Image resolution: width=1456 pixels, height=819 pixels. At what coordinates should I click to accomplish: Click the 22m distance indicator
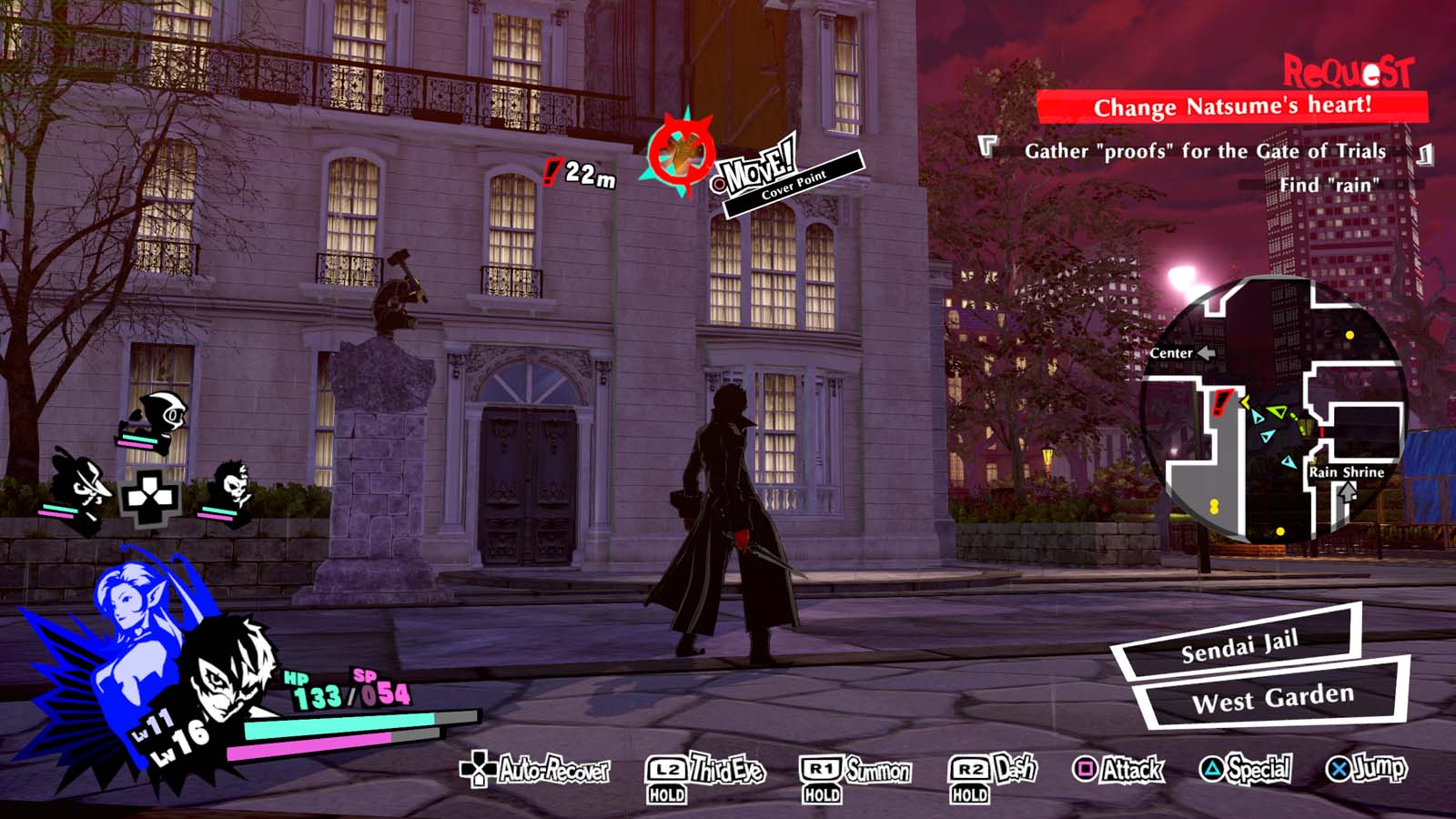[588, 176]
